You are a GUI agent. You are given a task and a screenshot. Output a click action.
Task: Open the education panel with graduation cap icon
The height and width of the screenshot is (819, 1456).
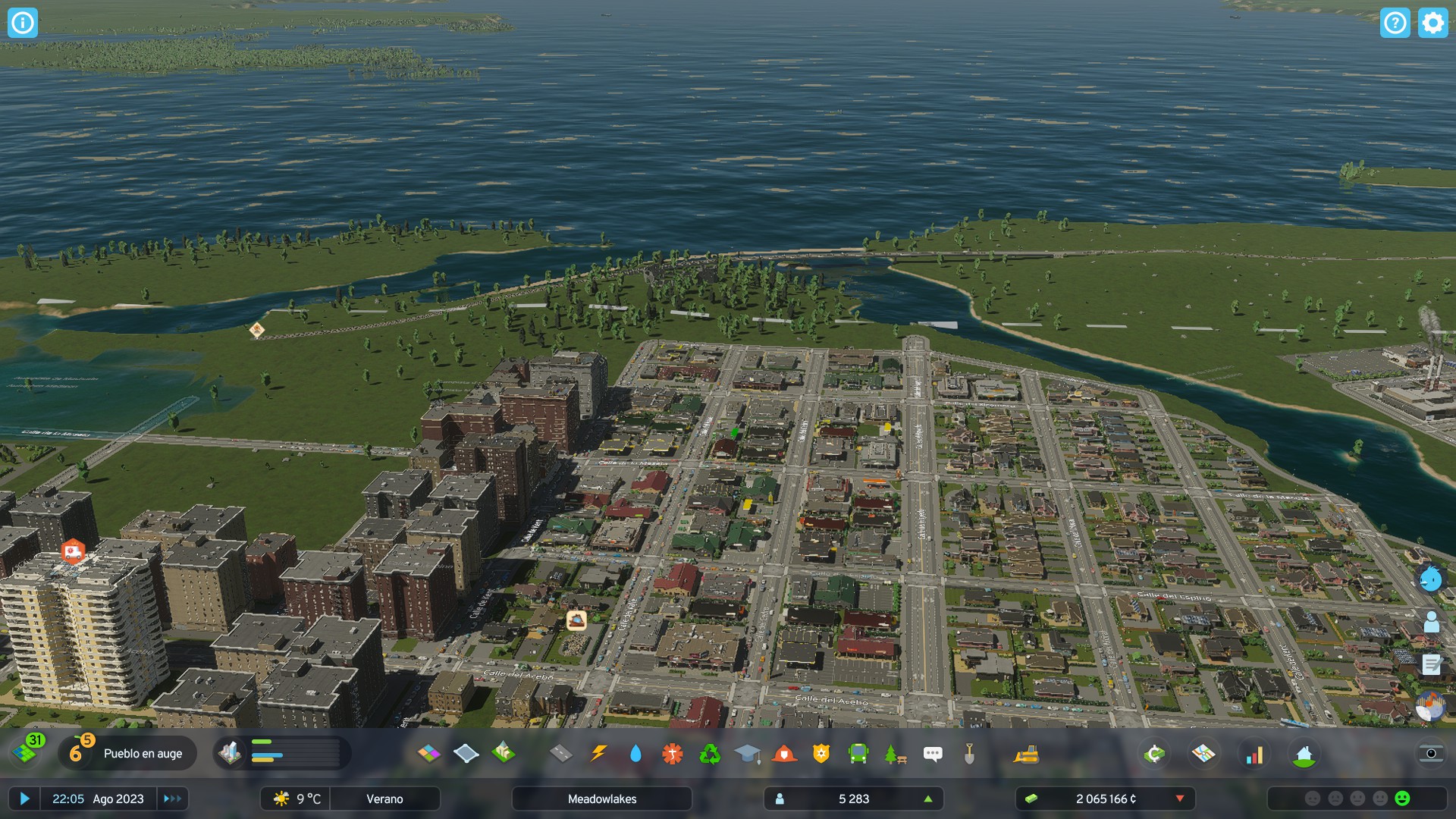[747, 755]
